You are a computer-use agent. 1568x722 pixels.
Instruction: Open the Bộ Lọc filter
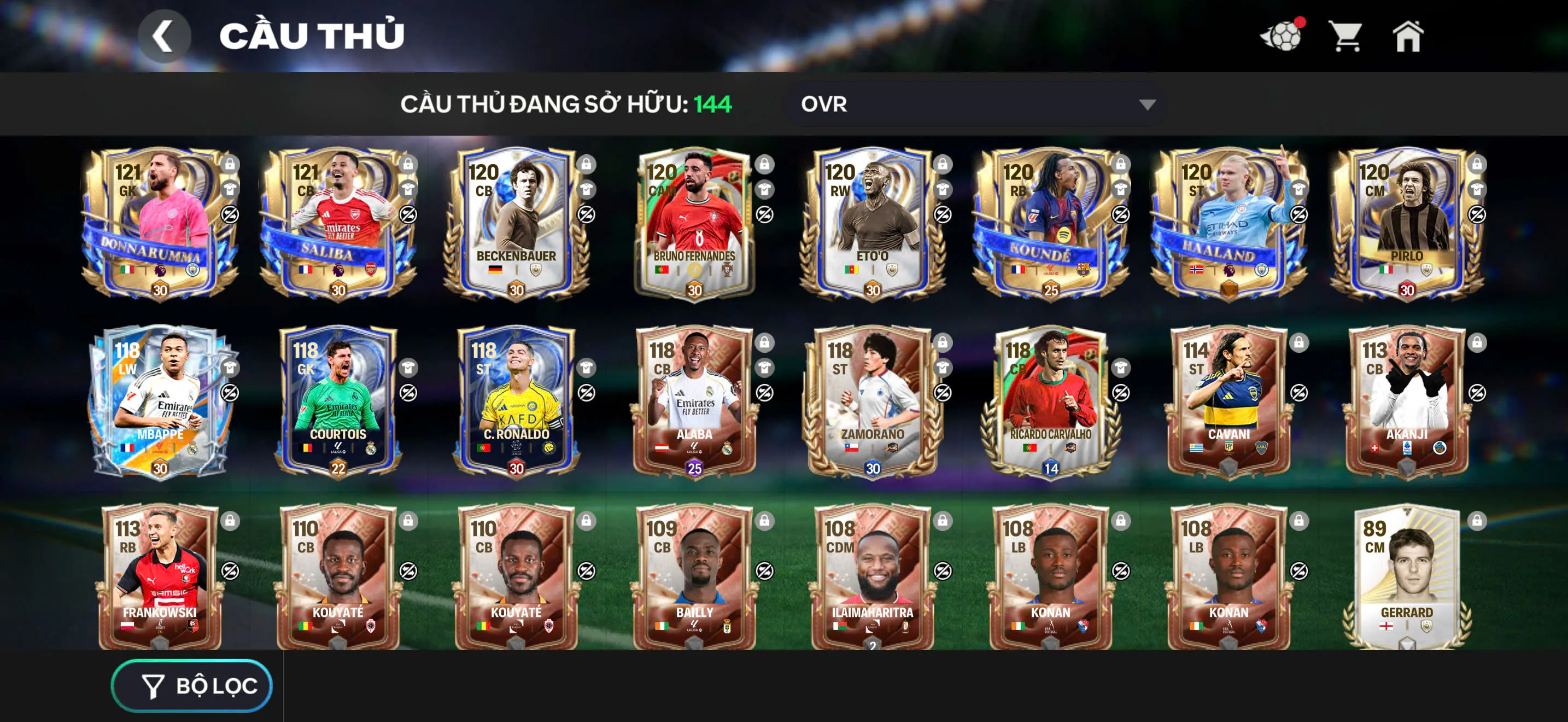click(x=192, y=685)
